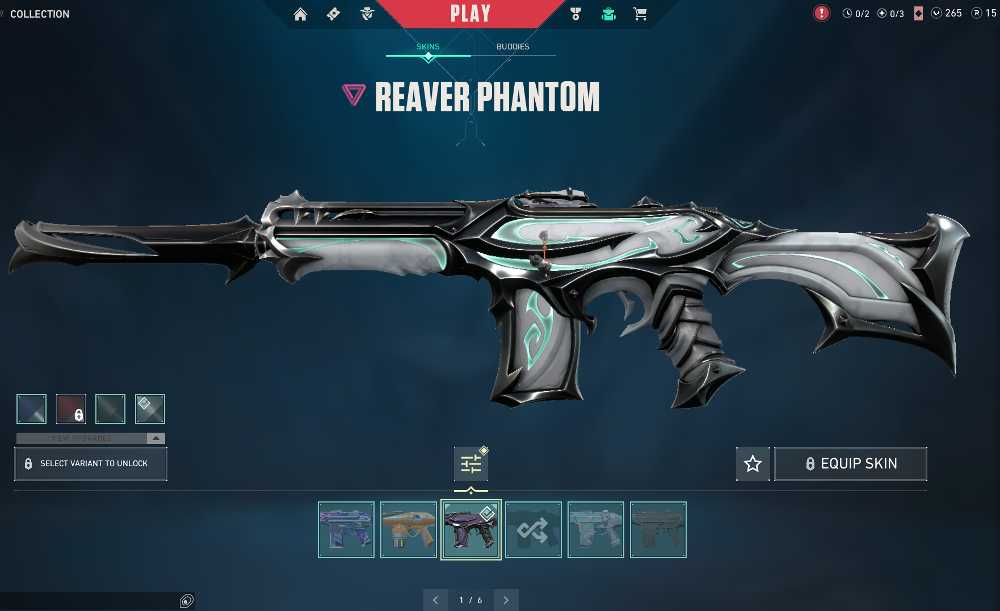Click Select Variant to Unlock button
This screenshot has width=1000, height=611.
pos(91,464)
